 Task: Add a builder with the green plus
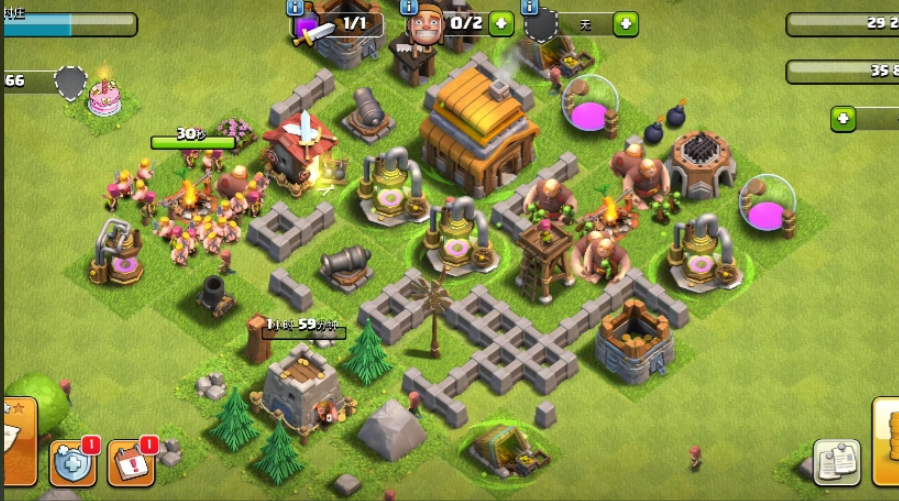(501, 23)
